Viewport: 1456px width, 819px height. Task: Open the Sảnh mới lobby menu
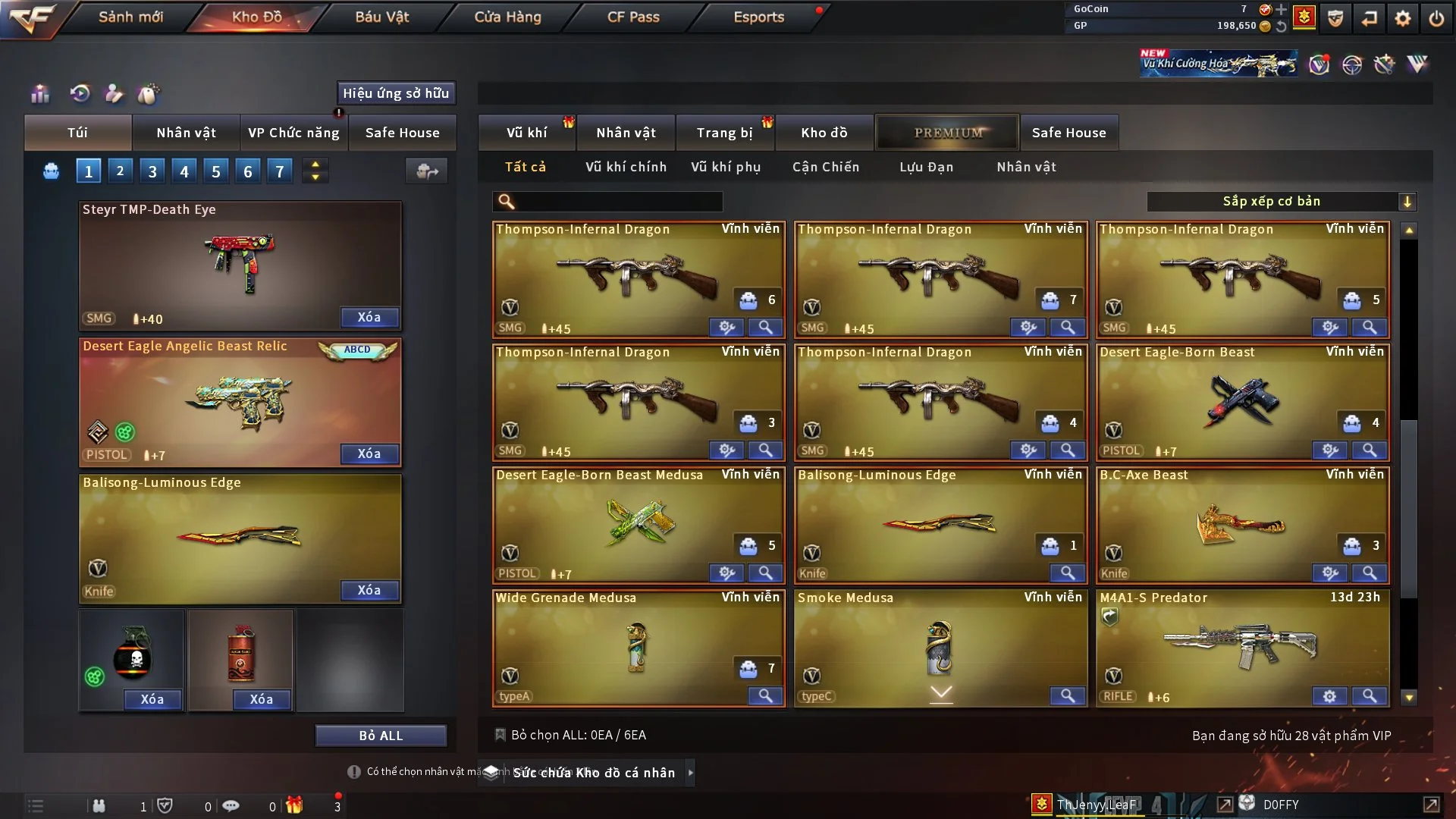[130, 17]
